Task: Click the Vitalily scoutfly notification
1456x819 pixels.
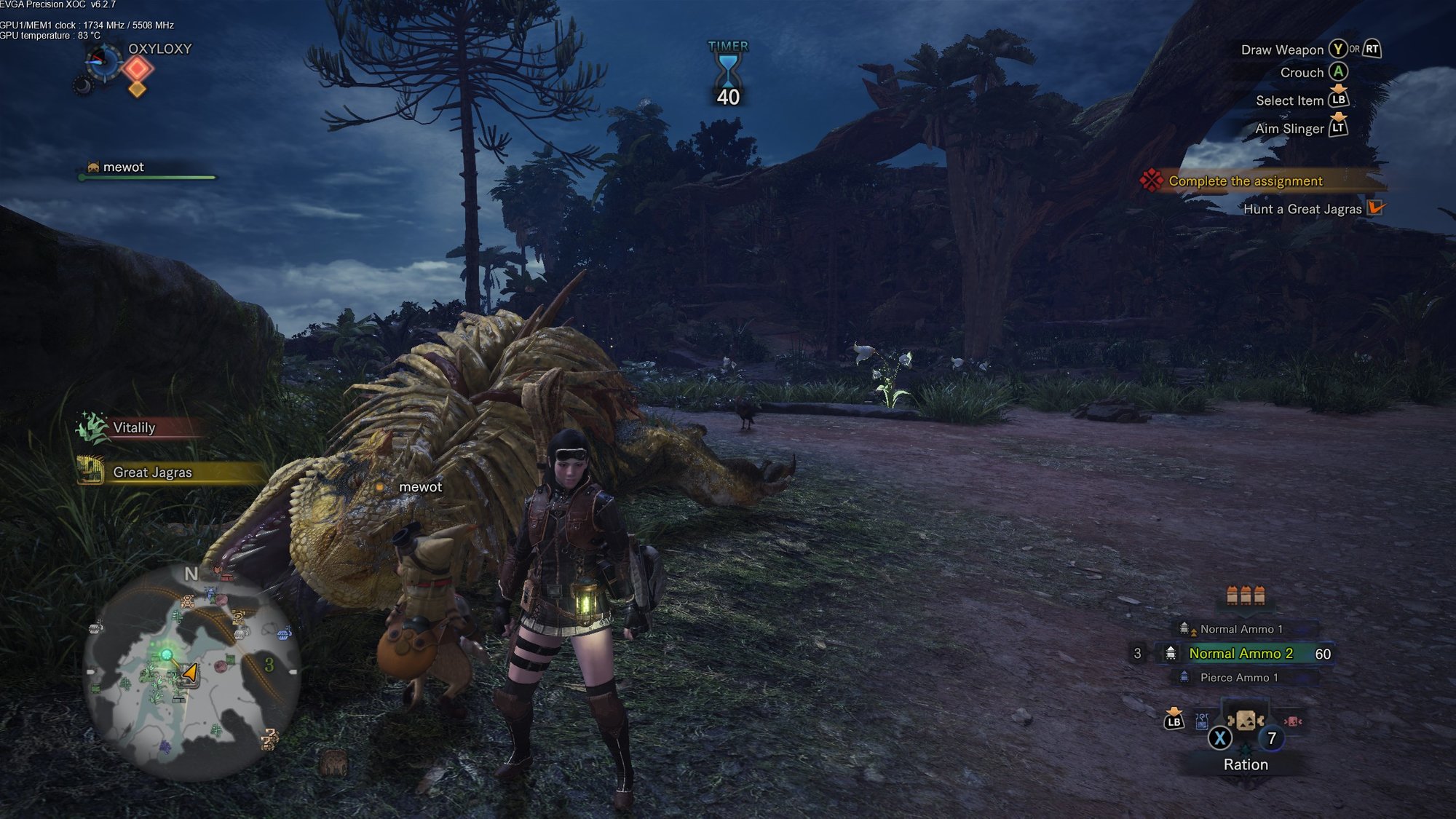Action: coord(134,428)
